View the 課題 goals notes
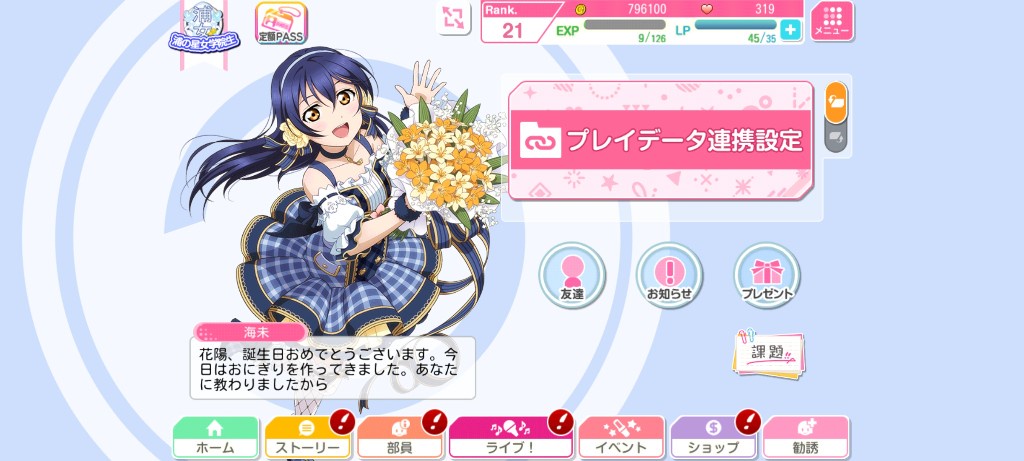The width and height of the screenshot is (1024, 461). 768,352
